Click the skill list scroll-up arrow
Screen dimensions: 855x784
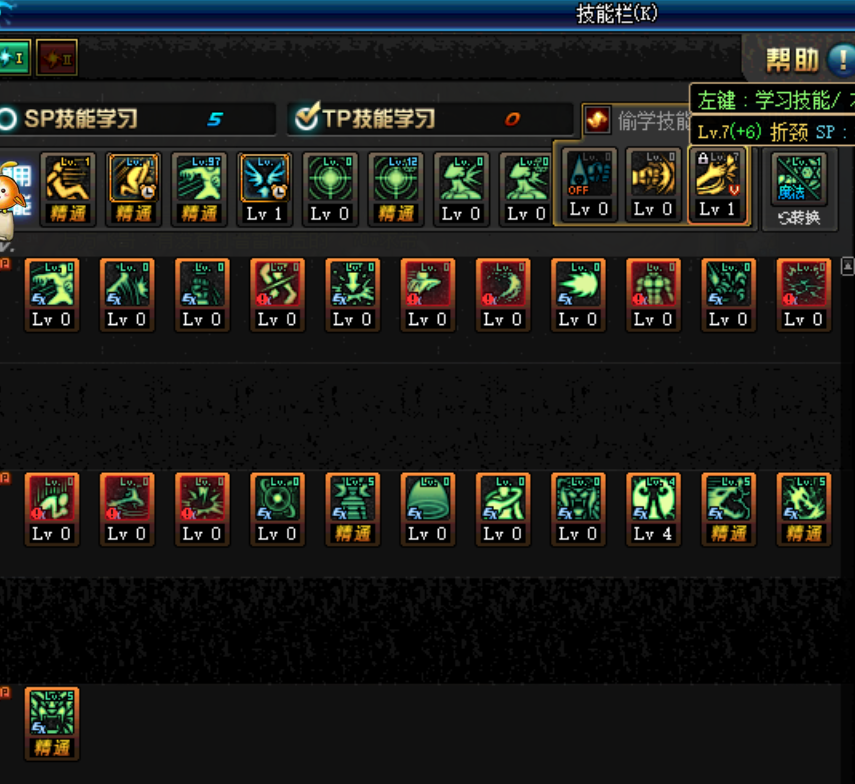[848, 267]
